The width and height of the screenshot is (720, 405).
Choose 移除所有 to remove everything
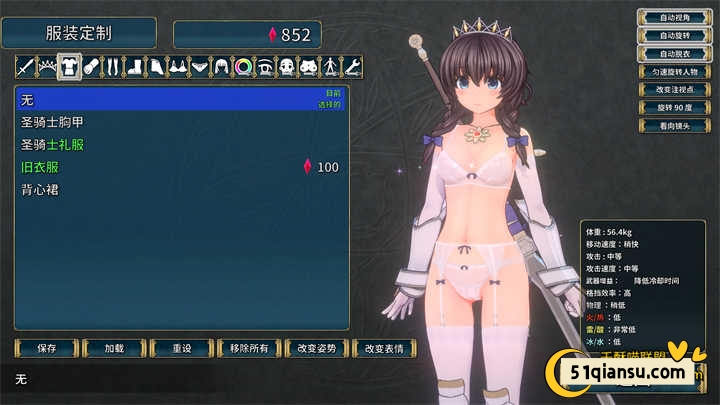click(x=249, y=349)
